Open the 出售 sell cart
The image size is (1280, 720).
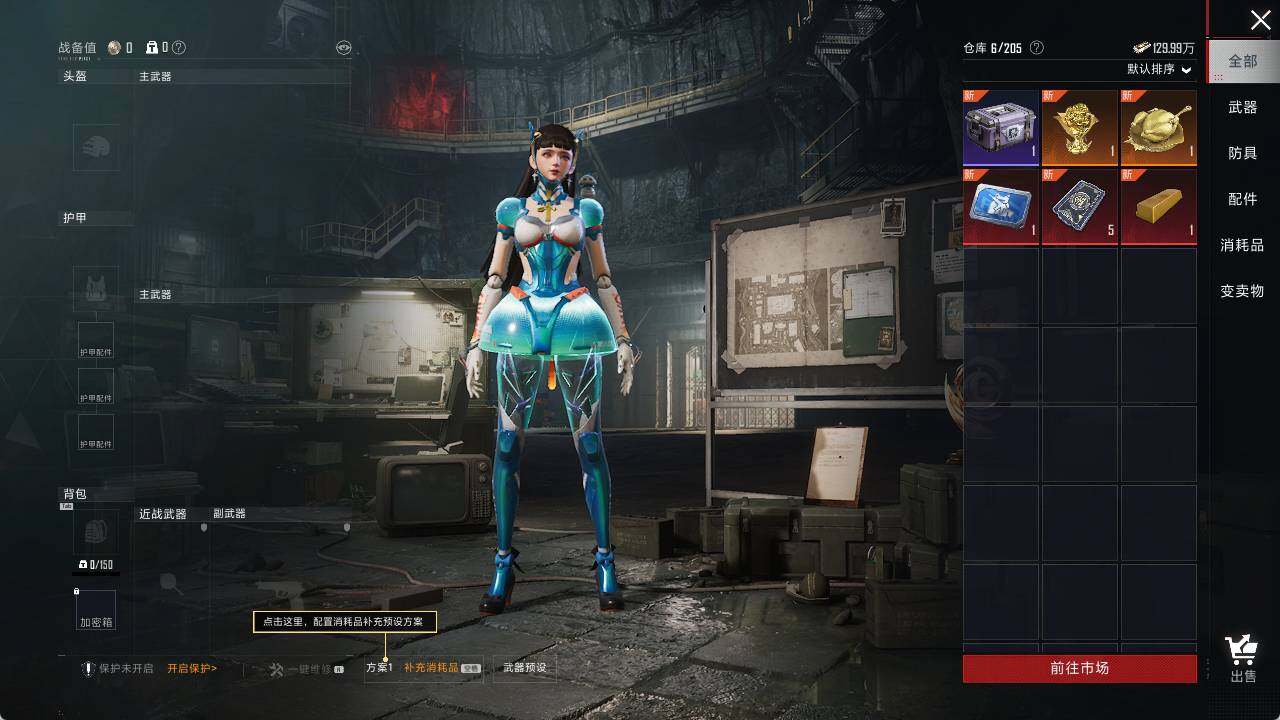1243,659
